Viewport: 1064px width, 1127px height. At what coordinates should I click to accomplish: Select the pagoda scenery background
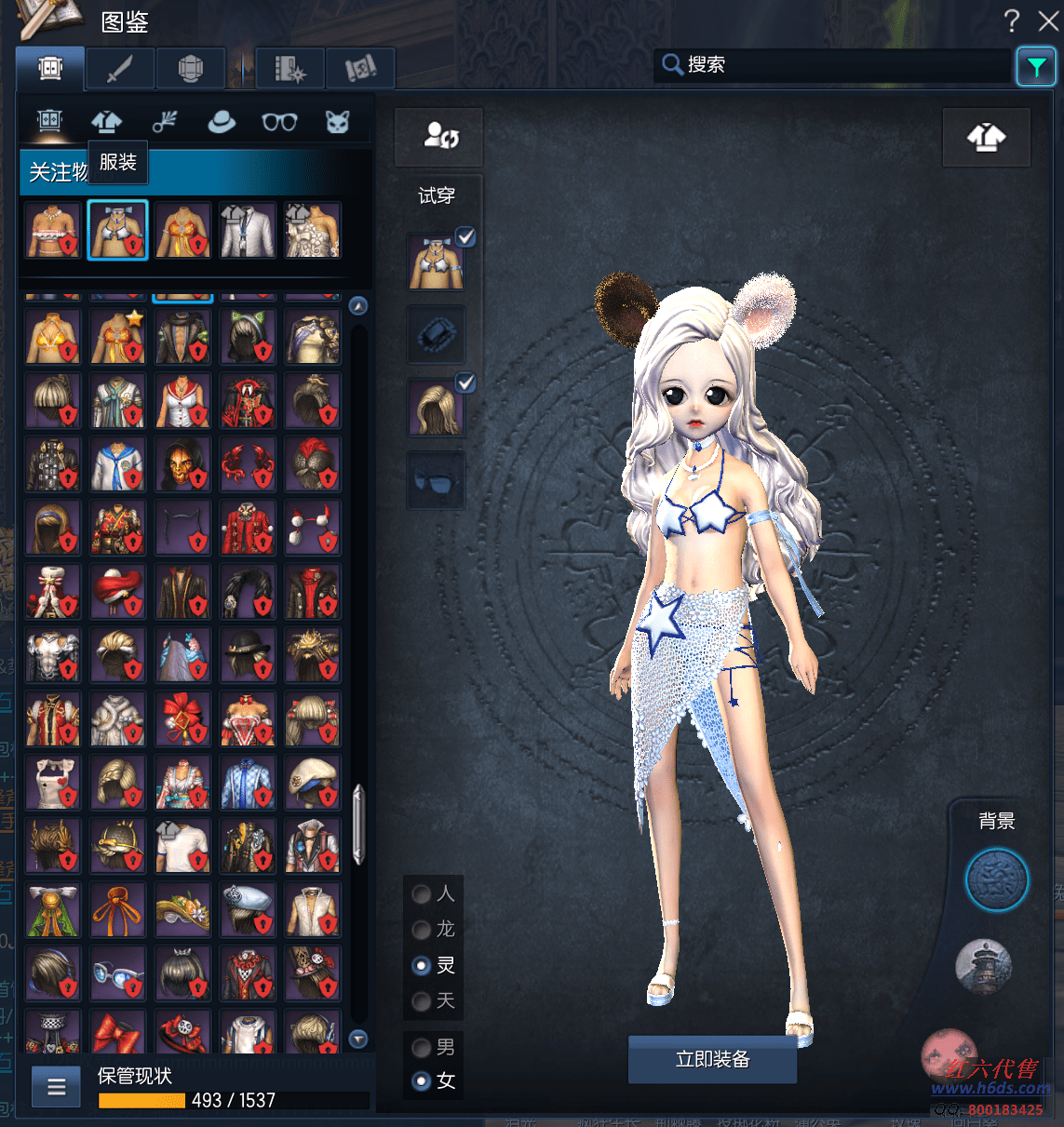coord(982,965)
